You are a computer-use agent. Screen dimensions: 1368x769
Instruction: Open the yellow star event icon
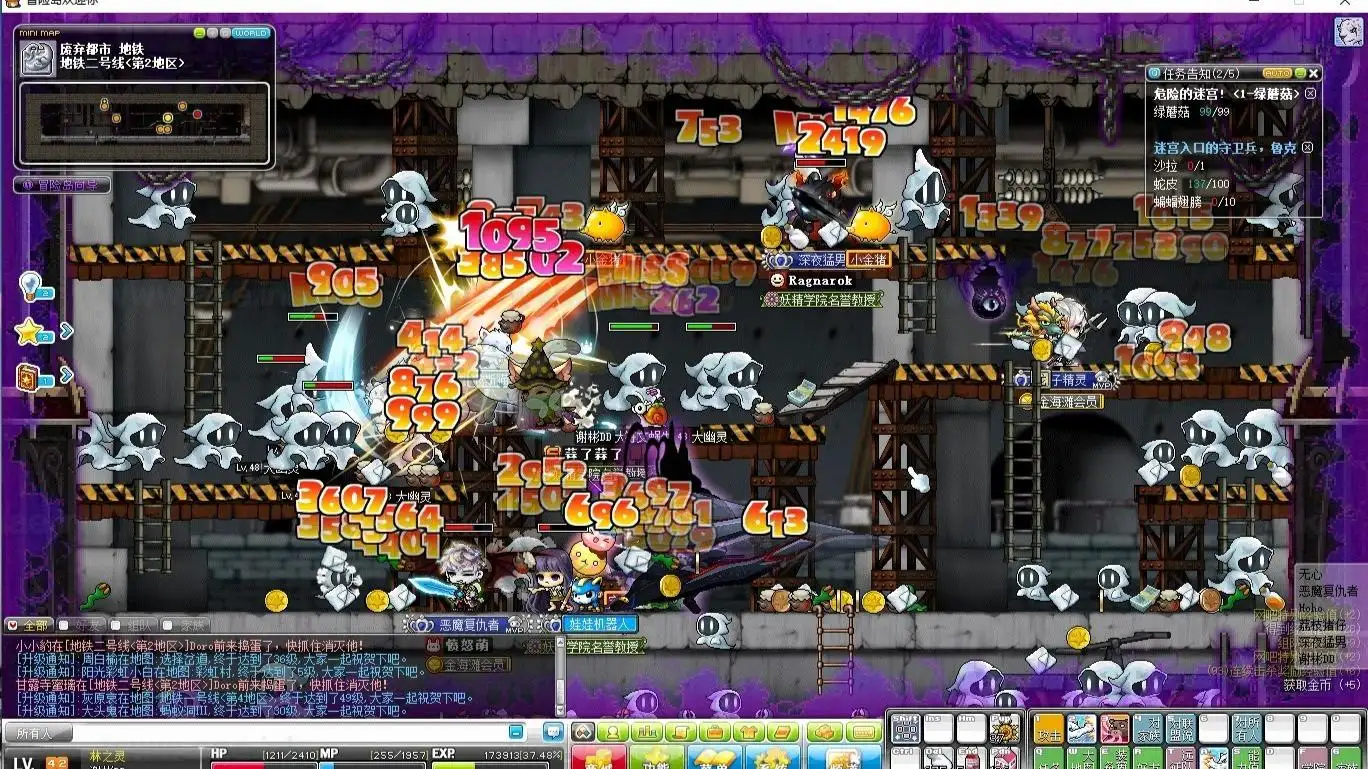(29, 331)
